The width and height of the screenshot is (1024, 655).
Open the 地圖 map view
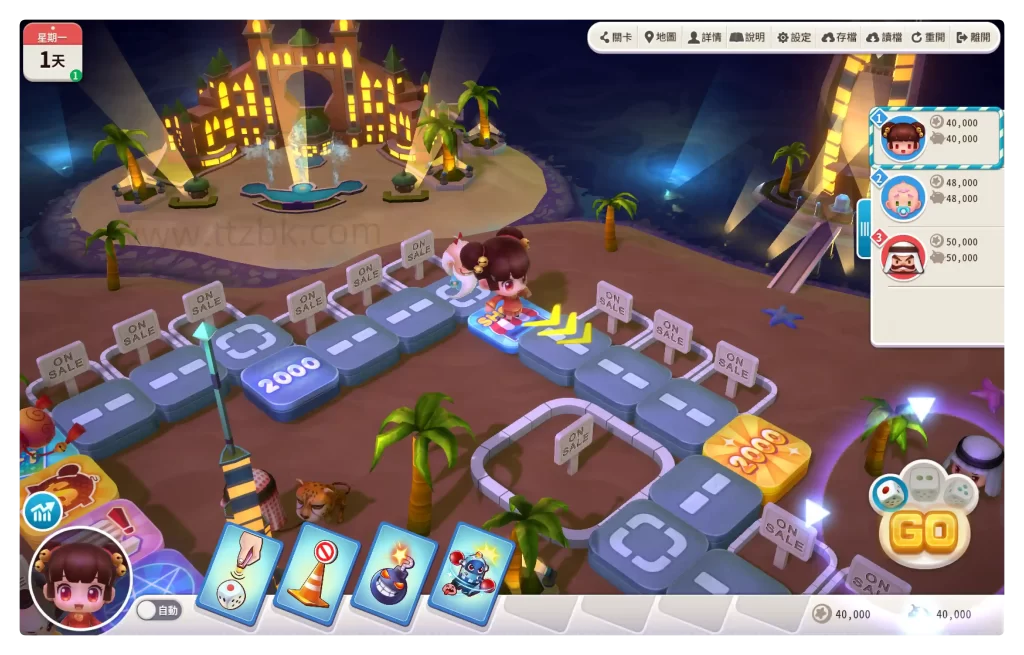pyautogui.click(x=661, y=37)
